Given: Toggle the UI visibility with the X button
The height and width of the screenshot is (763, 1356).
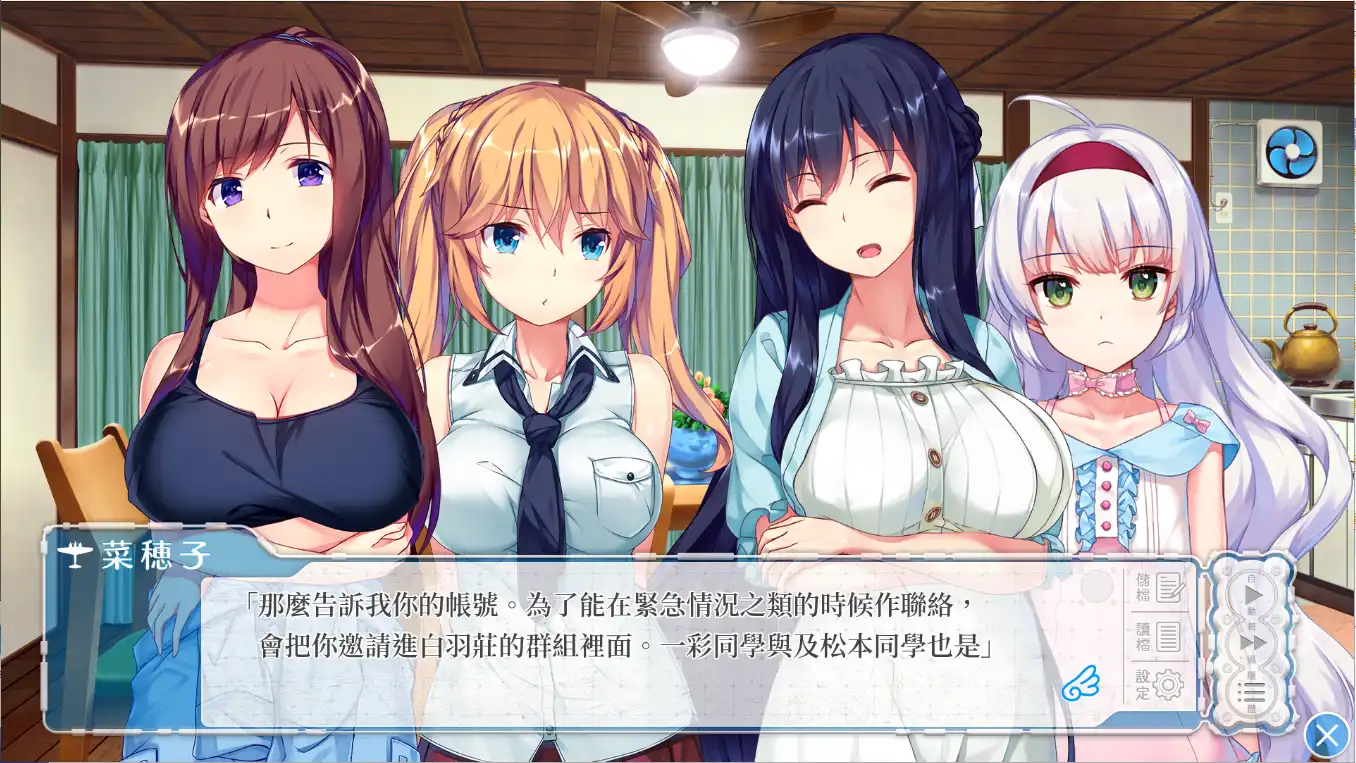Looking at the screenshot, I should point(1329,734).
